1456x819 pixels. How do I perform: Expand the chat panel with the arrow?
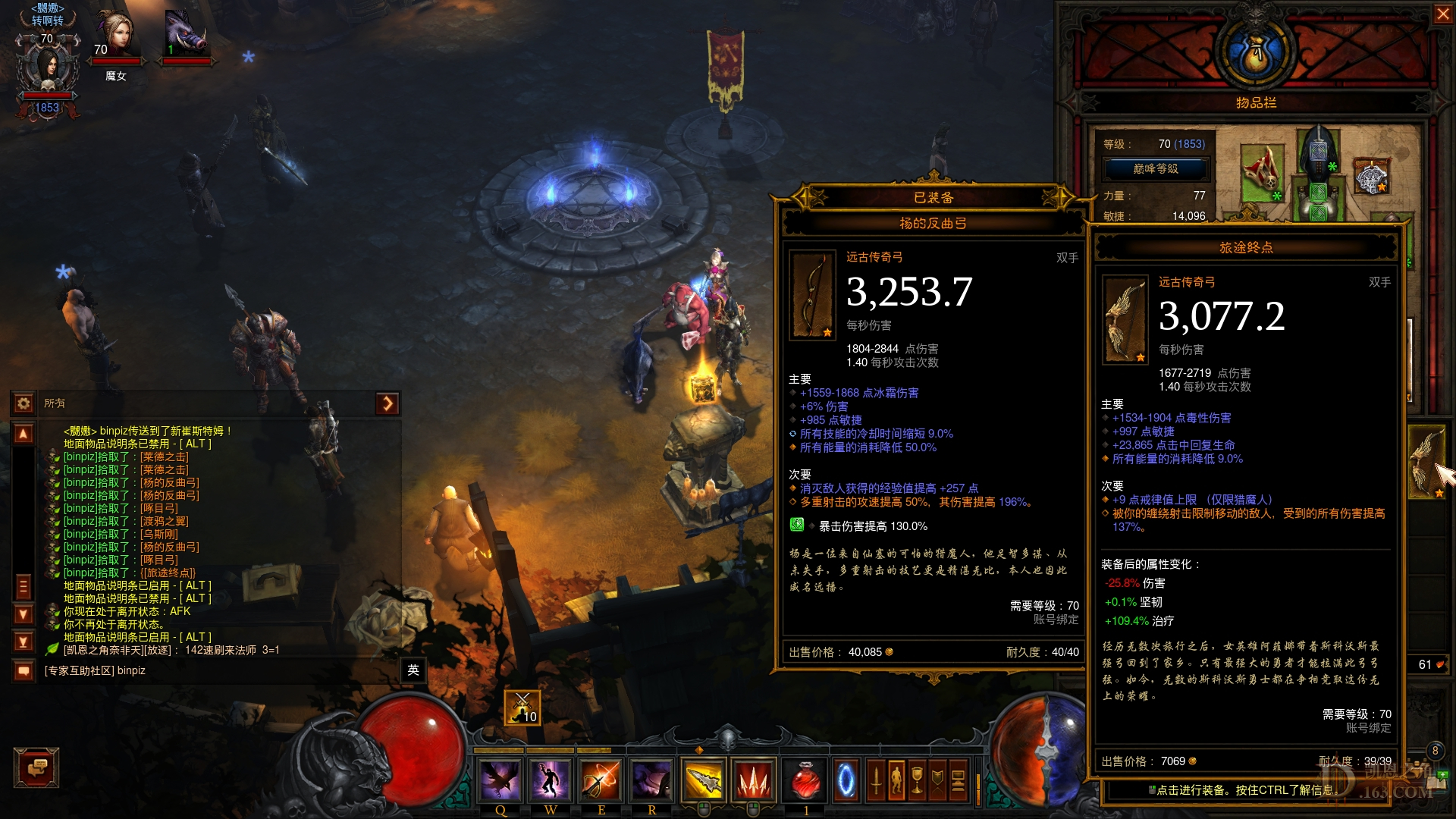pos(388,403)
